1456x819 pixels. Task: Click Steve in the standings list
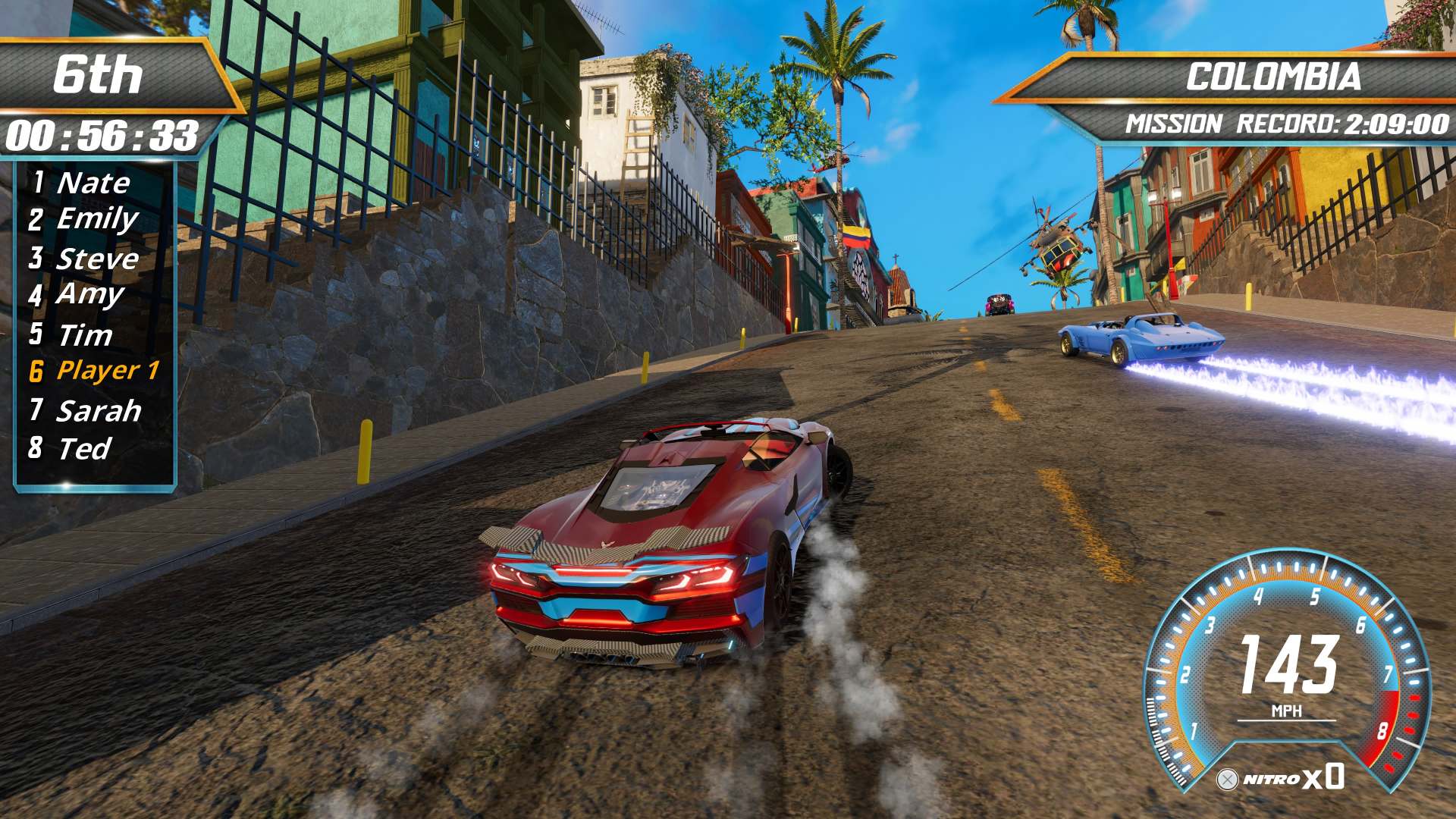coord(97,259)
